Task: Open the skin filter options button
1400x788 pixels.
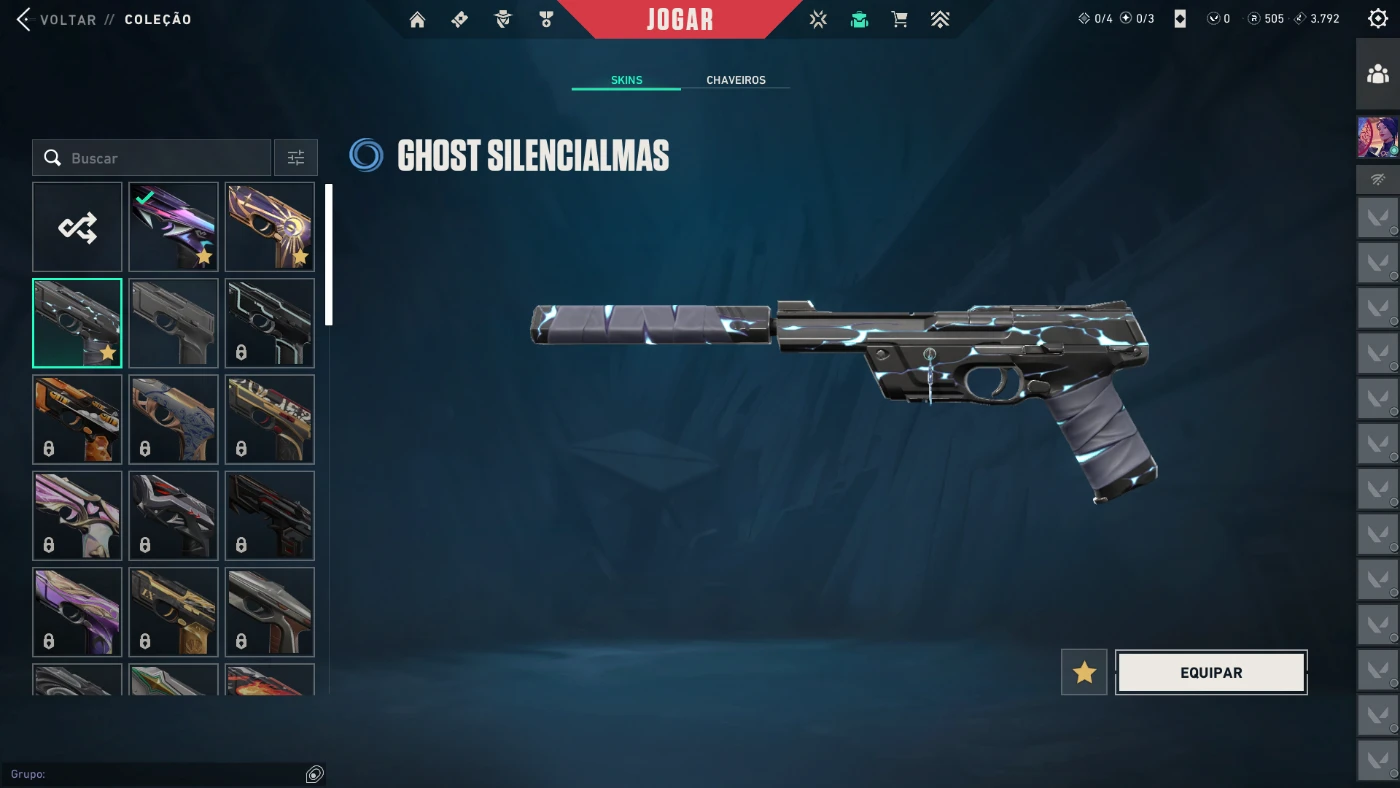Action: coord(296,158)
